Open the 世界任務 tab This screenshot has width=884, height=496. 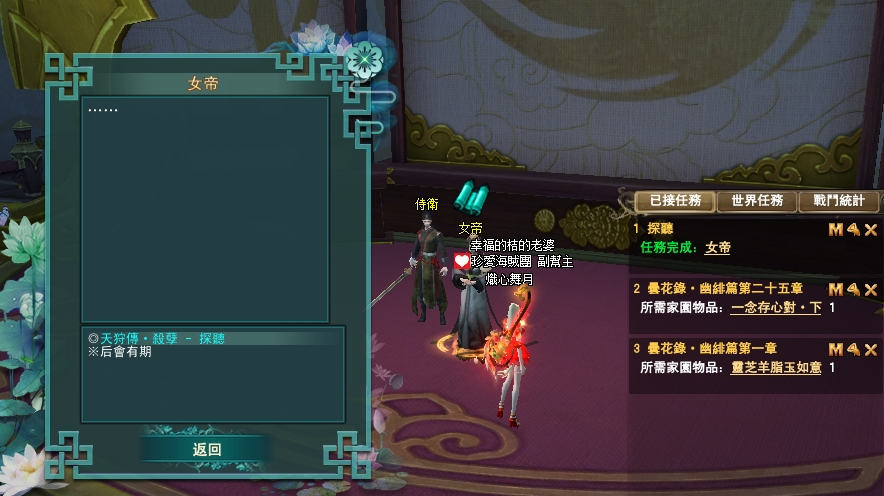click(x=757, y=201)
